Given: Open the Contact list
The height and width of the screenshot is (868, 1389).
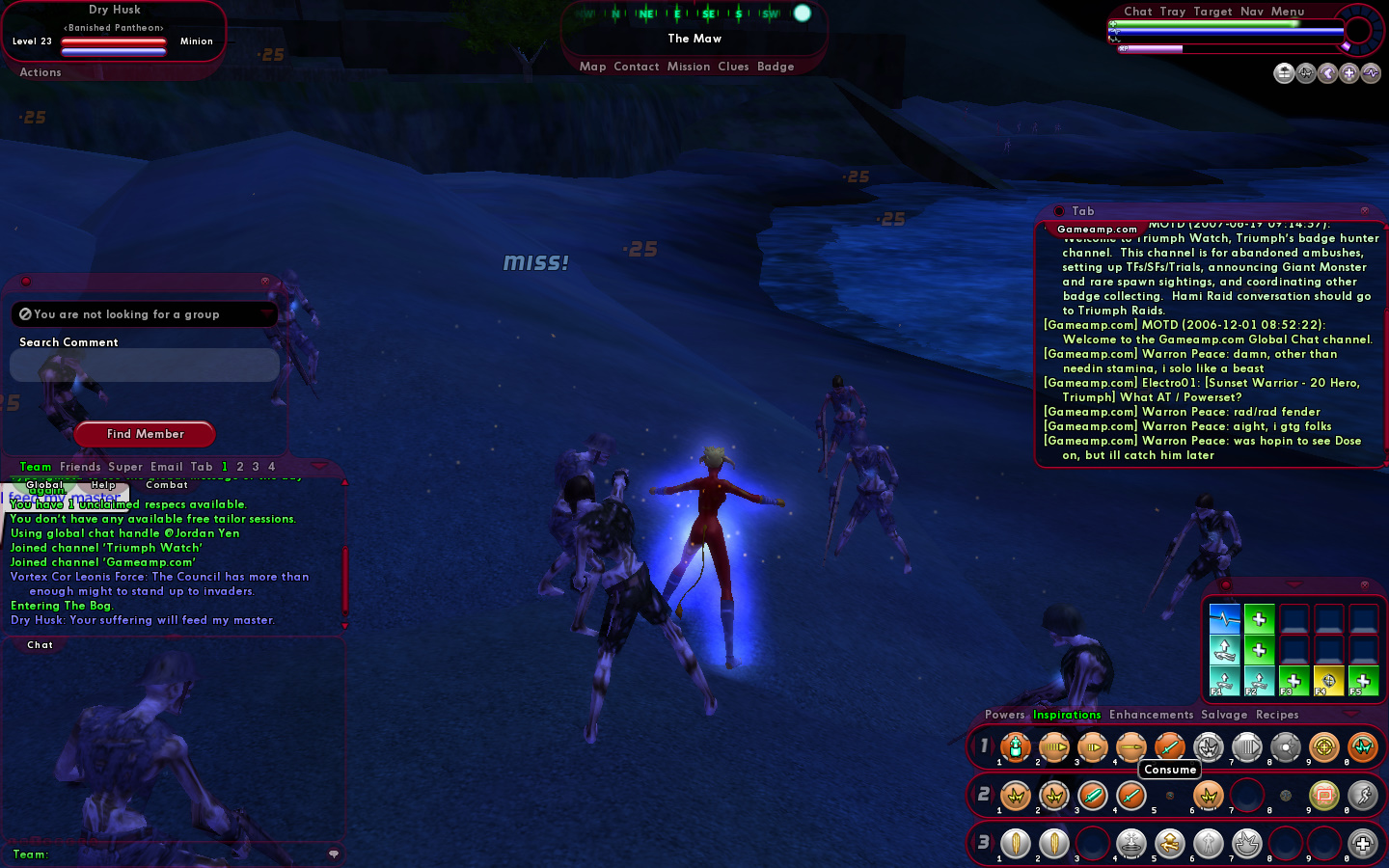Looking at the screenshot, I should point(636,67).
